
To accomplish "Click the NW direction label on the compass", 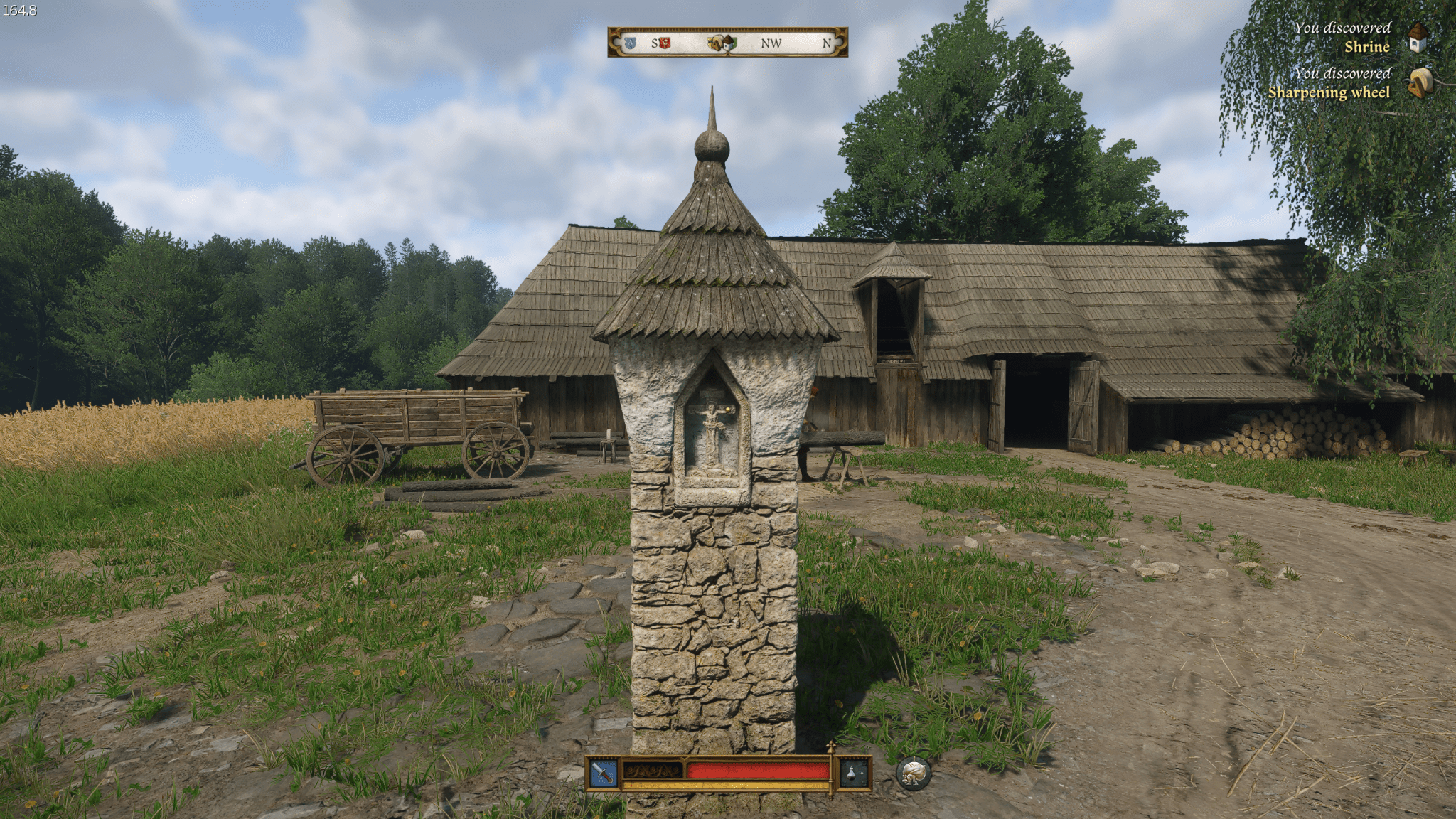I will point(772,43).
